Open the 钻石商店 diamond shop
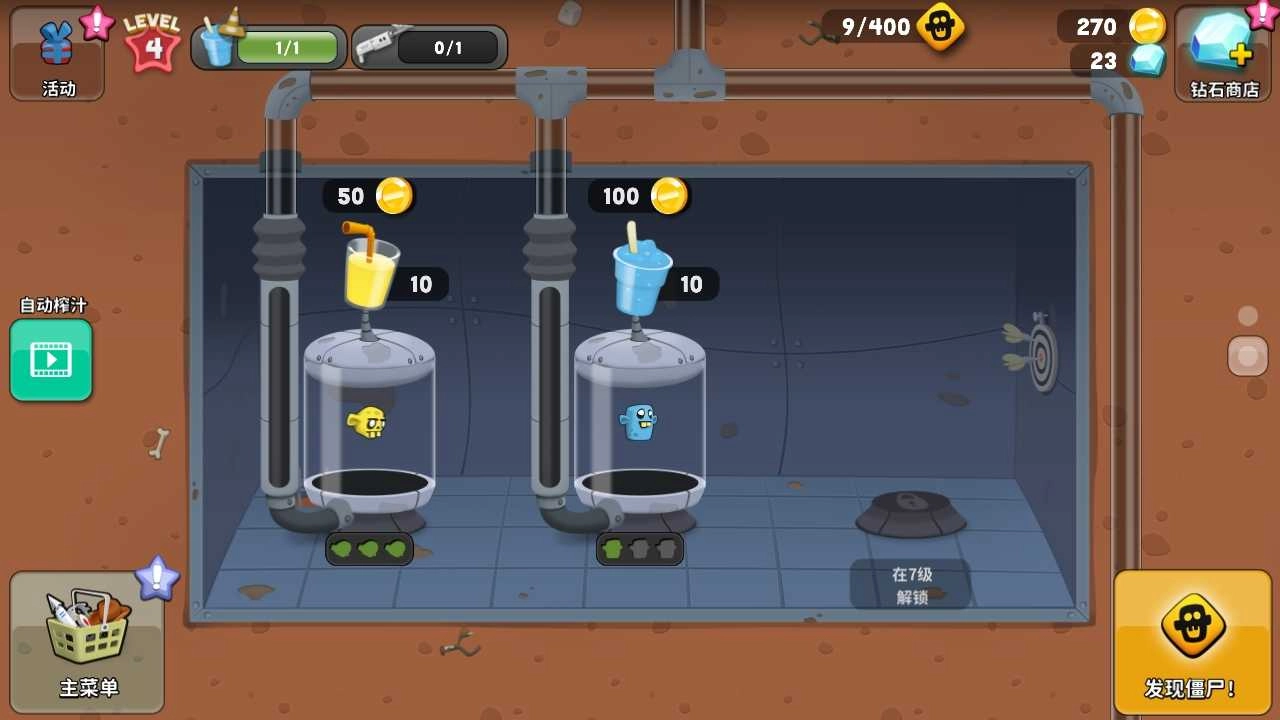Screen dimensions: 1280x720 click(1223, 53)
